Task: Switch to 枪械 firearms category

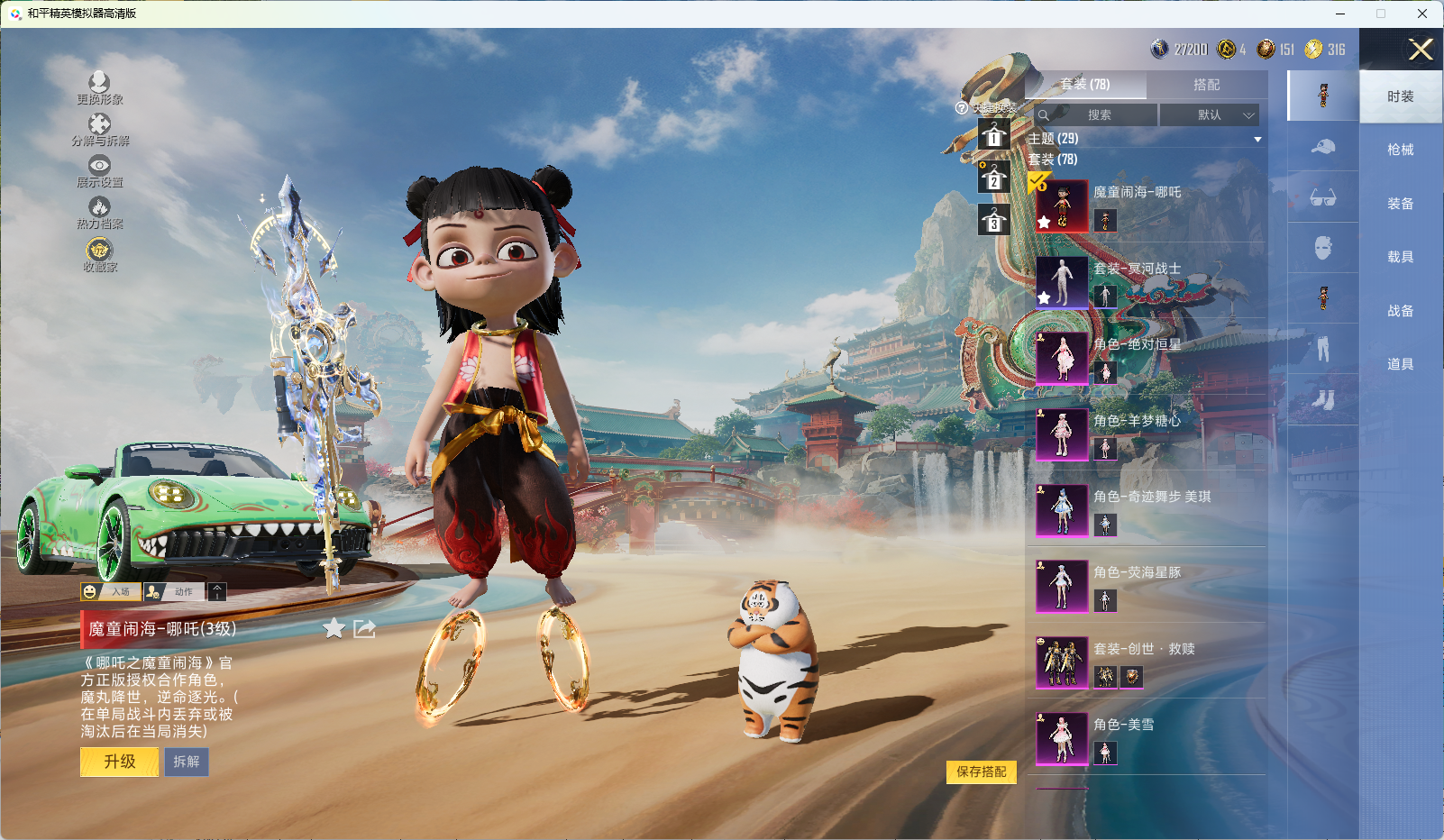Action: tap(1400, 150)
